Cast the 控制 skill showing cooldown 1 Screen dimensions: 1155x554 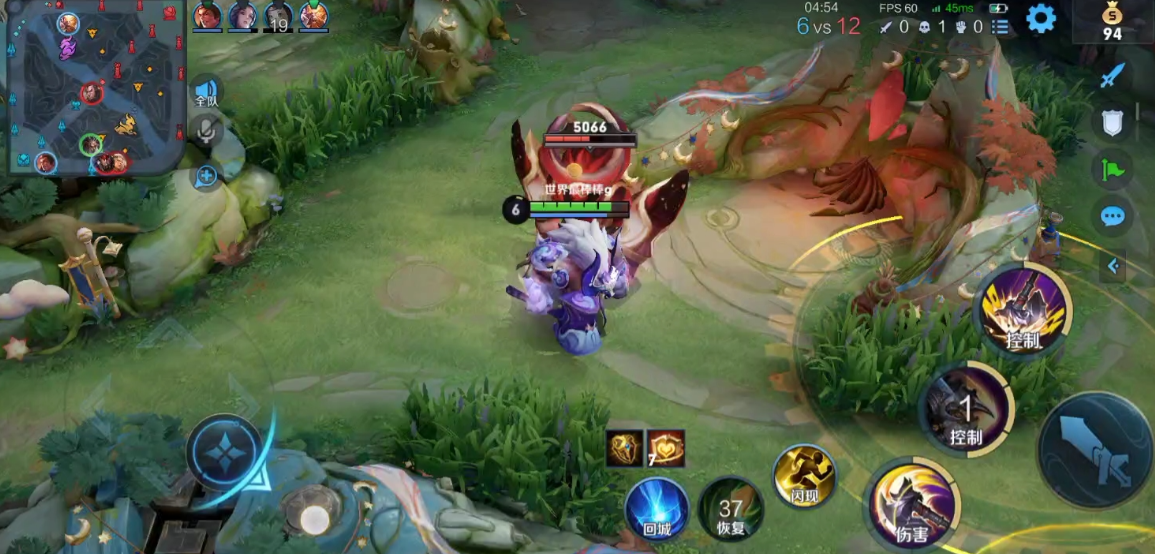(x=965, y=410)
